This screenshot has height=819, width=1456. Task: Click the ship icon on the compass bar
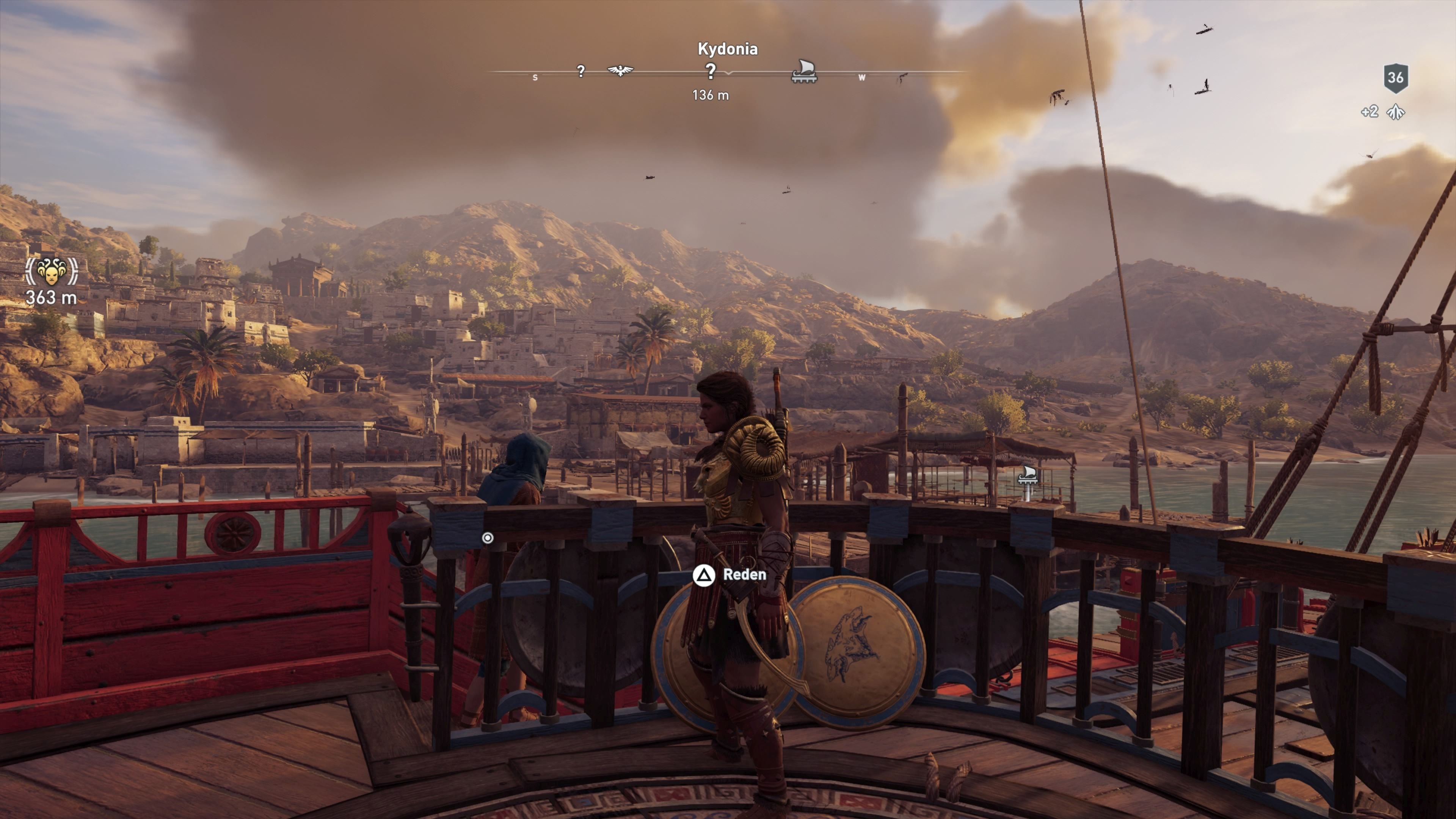point(805,71)
